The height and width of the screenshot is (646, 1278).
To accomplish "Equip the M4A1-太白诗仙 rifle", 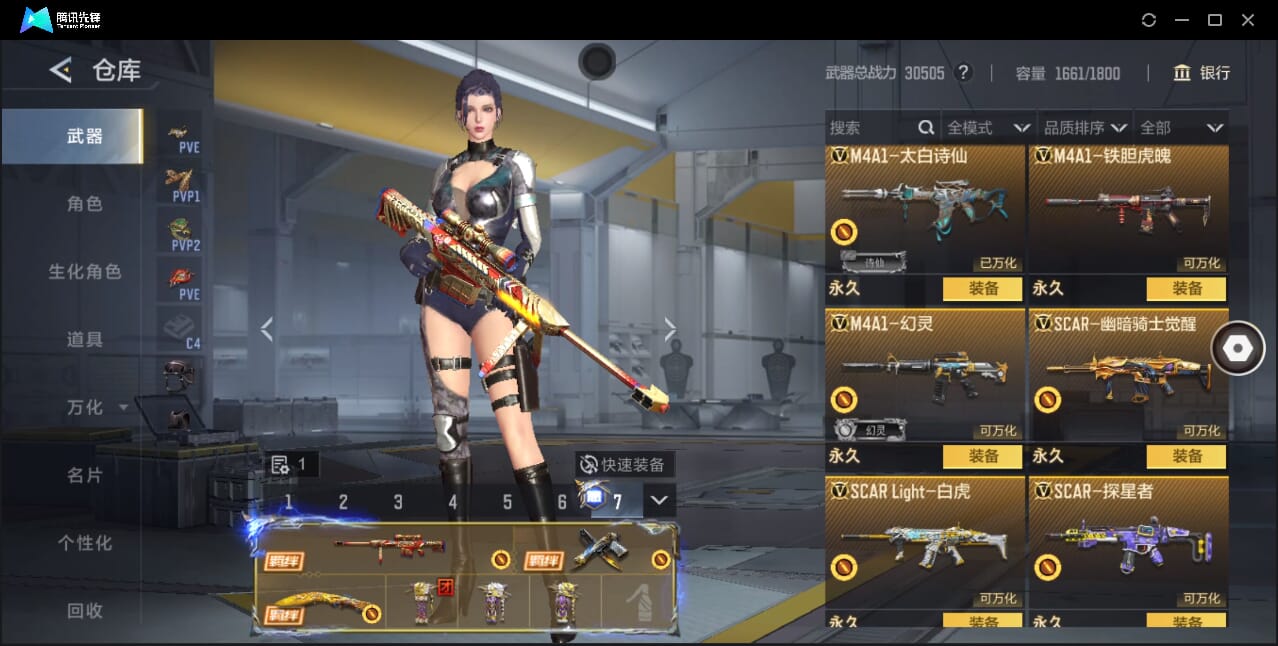I will coord(982,289).
